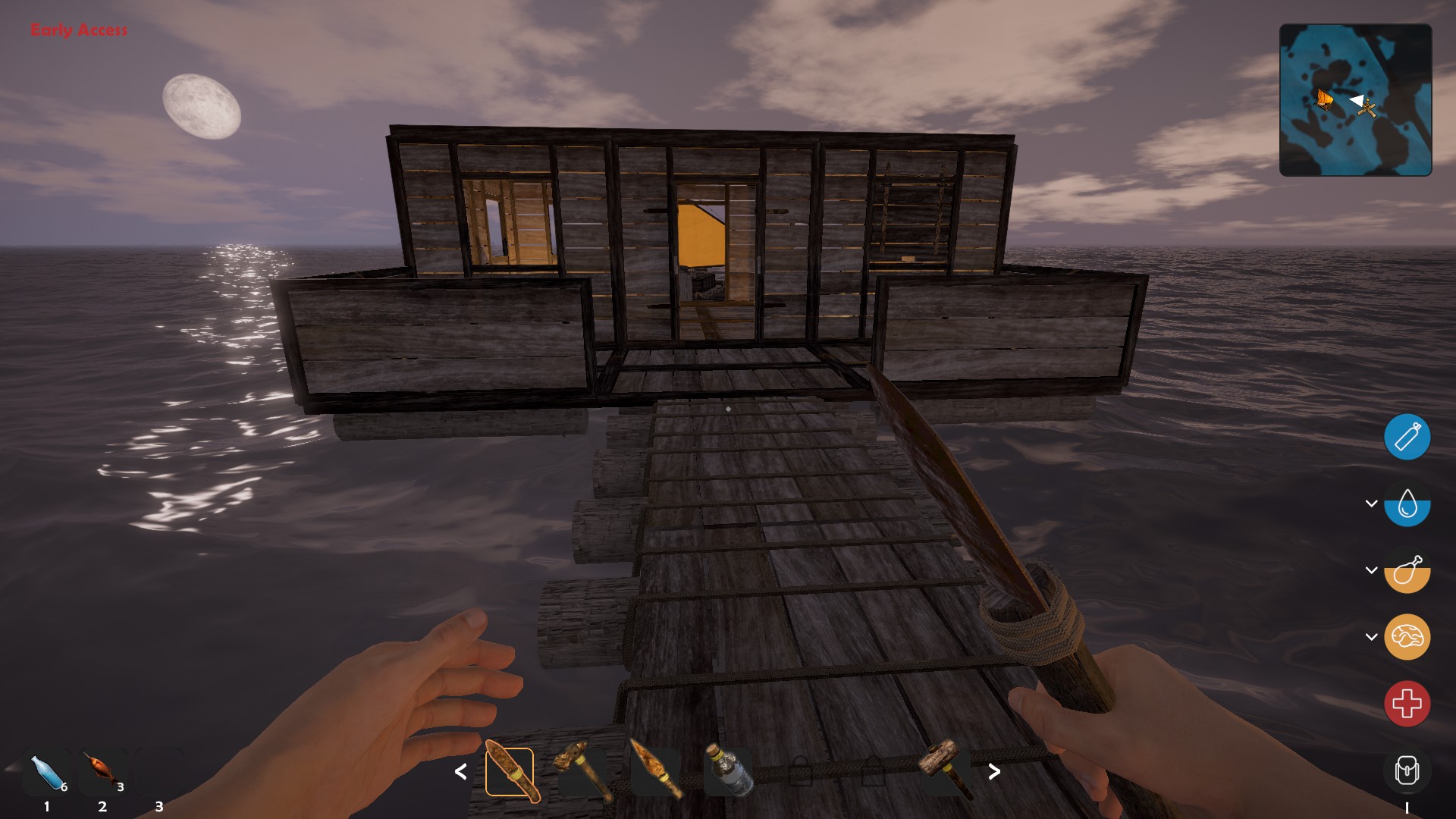Image resolution: width=1456 pixels, height=819 pixels.
Task: Select the knife slot in the hotbar
Action: [x=510, y=772]
